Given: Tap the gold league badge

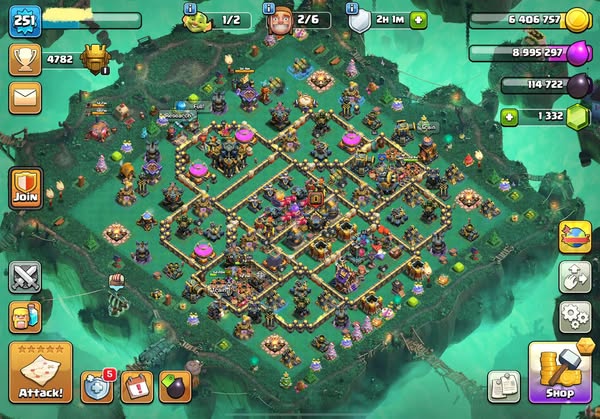Looking at the screenshot, I should coord(97,57).
